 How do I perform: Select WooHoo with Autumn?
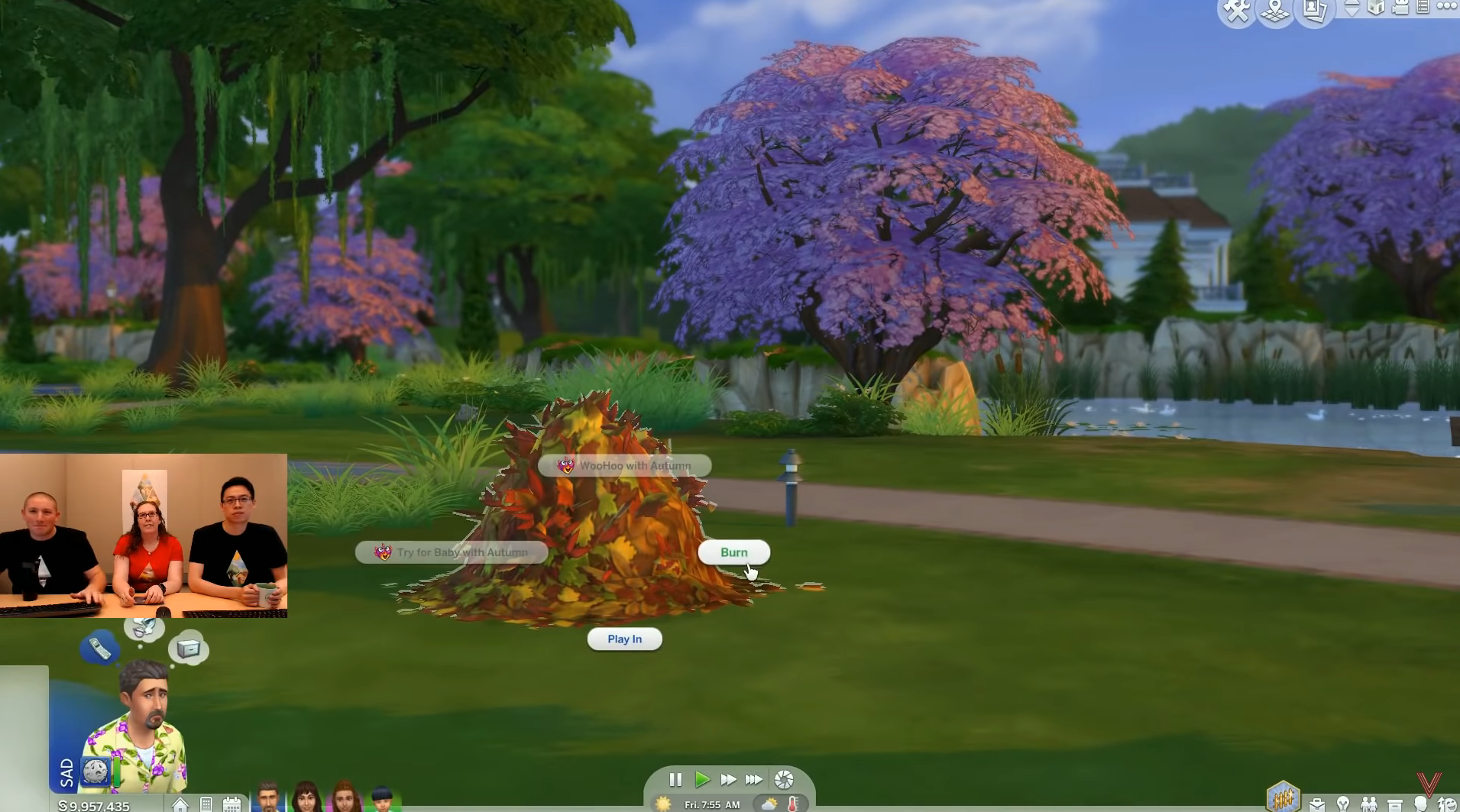coord(625,466)
